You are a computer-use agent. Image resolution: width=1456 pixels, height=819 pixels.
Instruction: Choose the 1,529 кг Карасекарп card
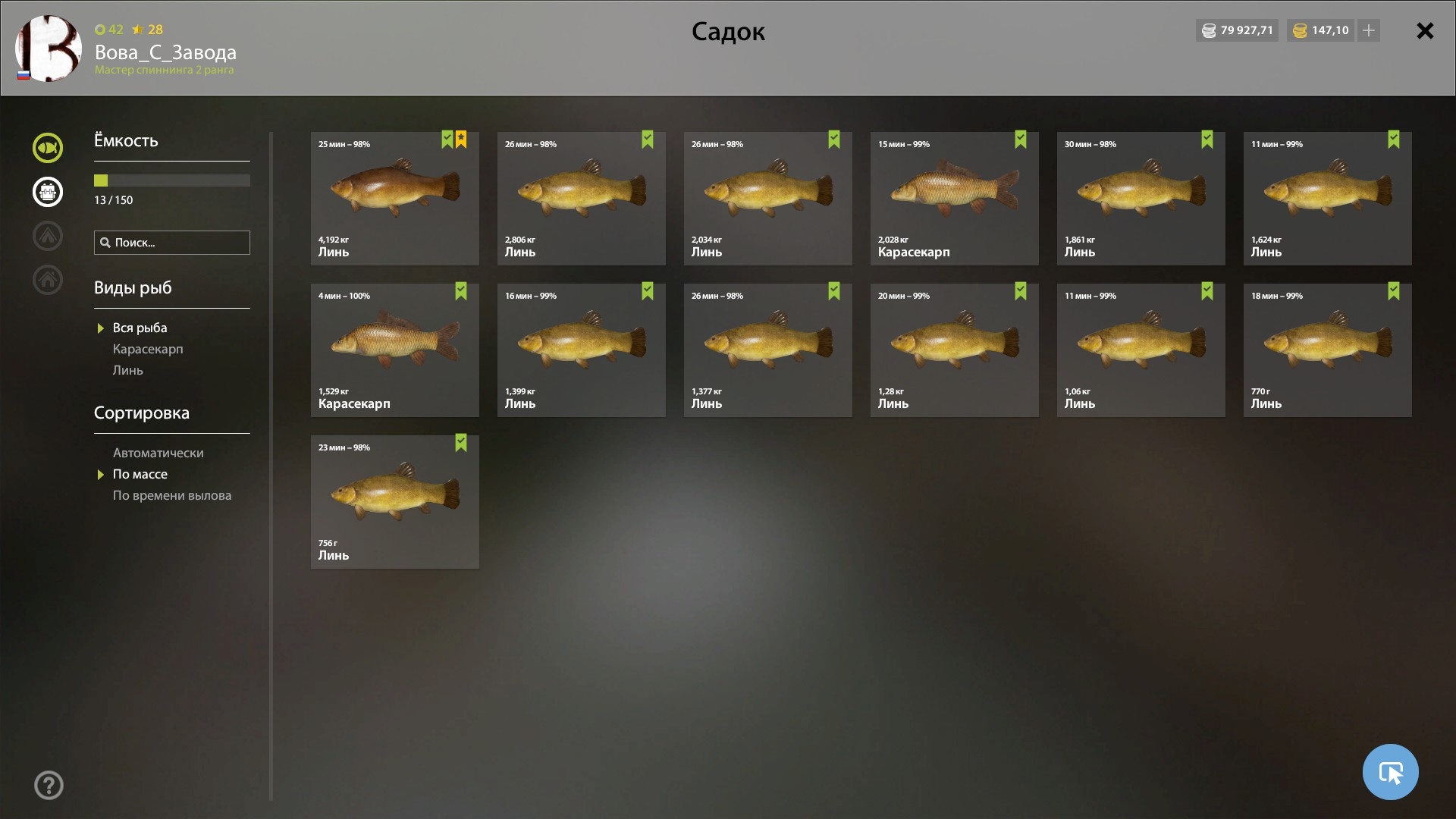394,350
